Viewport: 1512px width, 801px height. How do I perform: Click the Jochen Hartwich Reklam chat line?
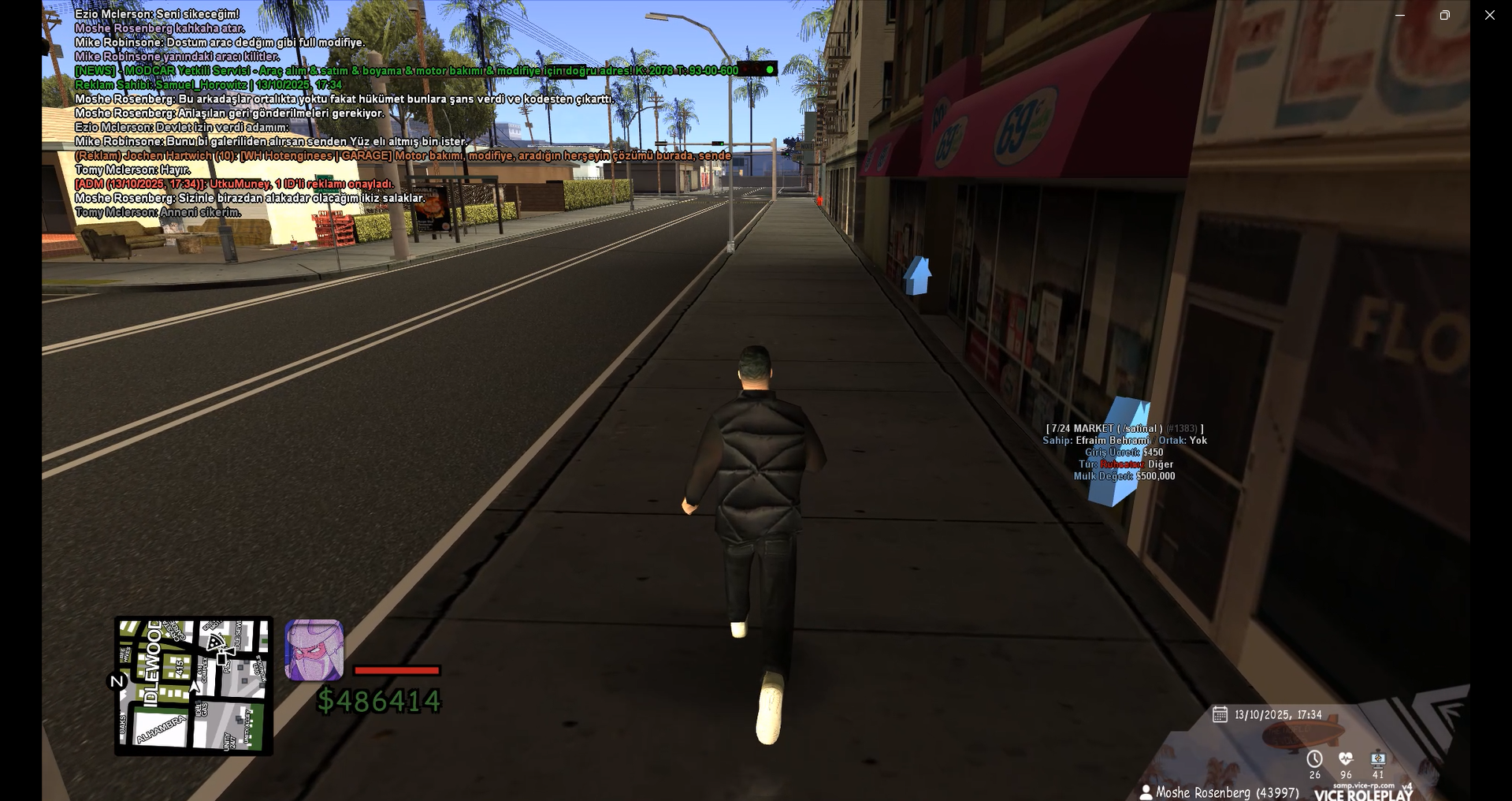tap(403, 156)
